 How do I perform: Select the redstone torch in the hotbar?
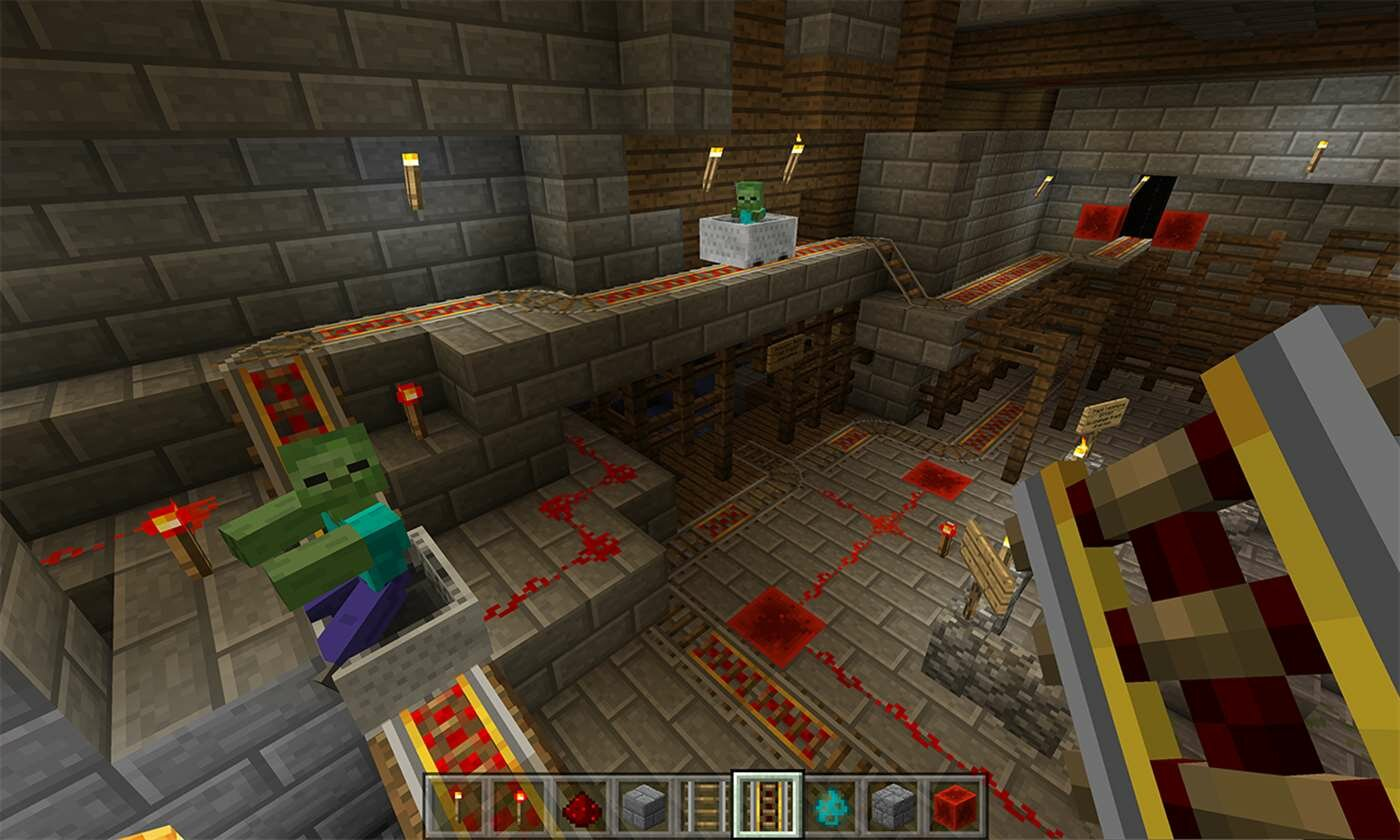click(517, 808)
